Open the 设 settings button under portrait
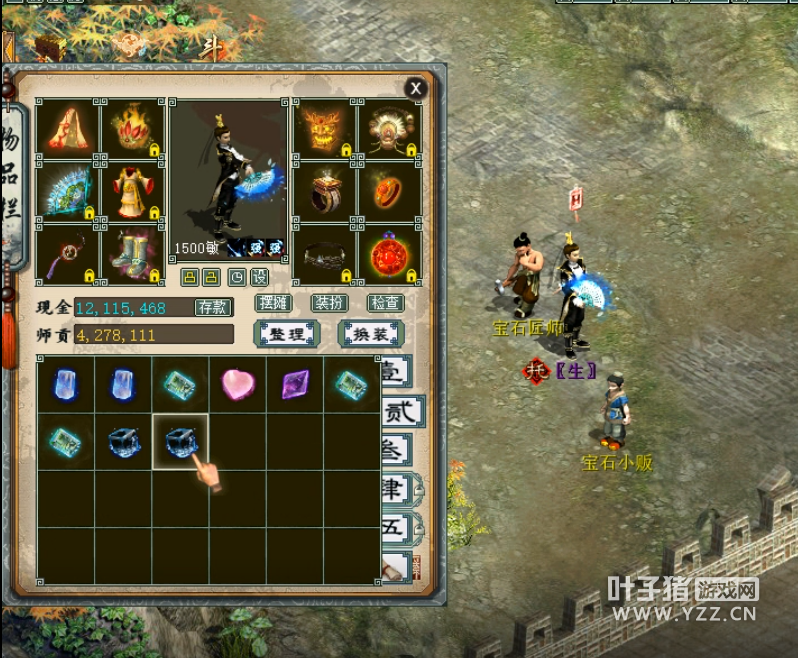 [x=260, y=277]
